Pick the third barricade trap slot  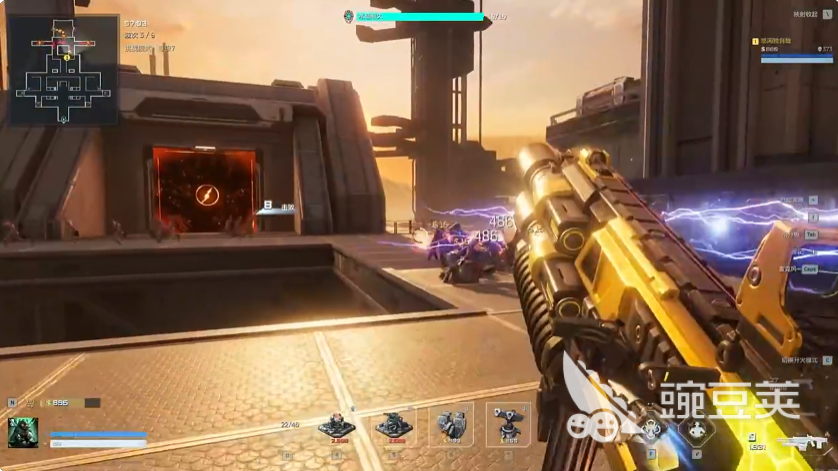coord(450,425)
